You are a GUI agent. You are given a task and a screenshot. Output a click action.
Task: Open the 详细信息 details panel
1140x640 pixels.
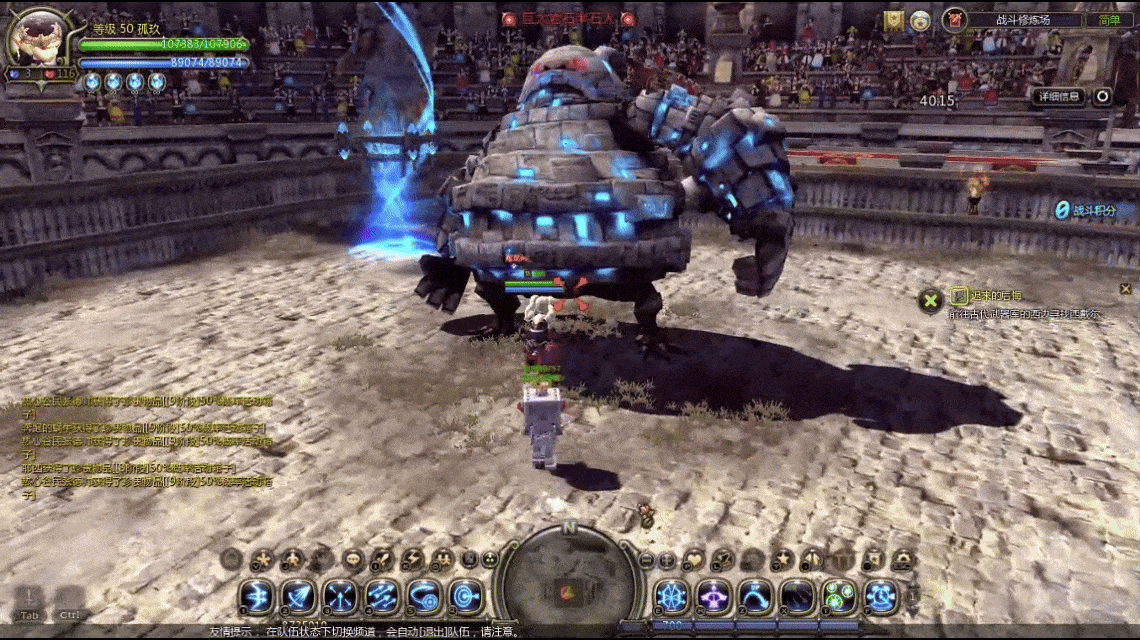coord(1057,97)
